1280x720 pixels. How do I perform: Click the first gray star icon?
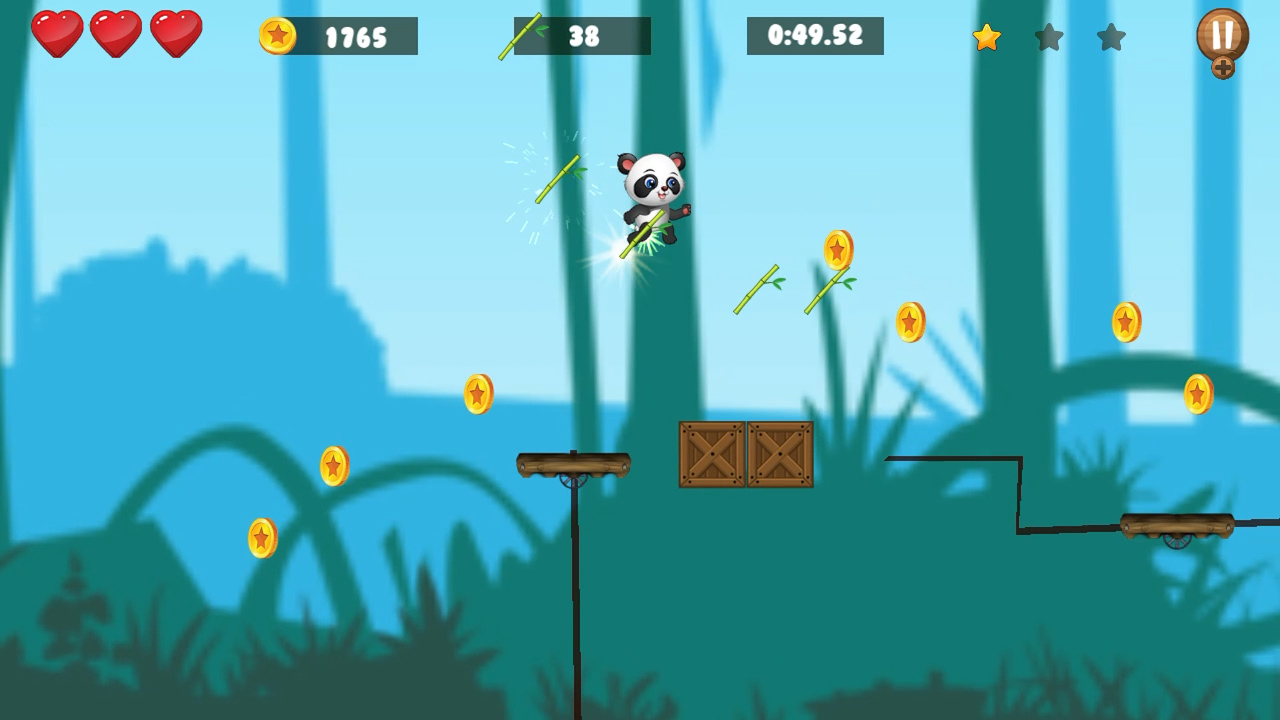[1048, 38]
